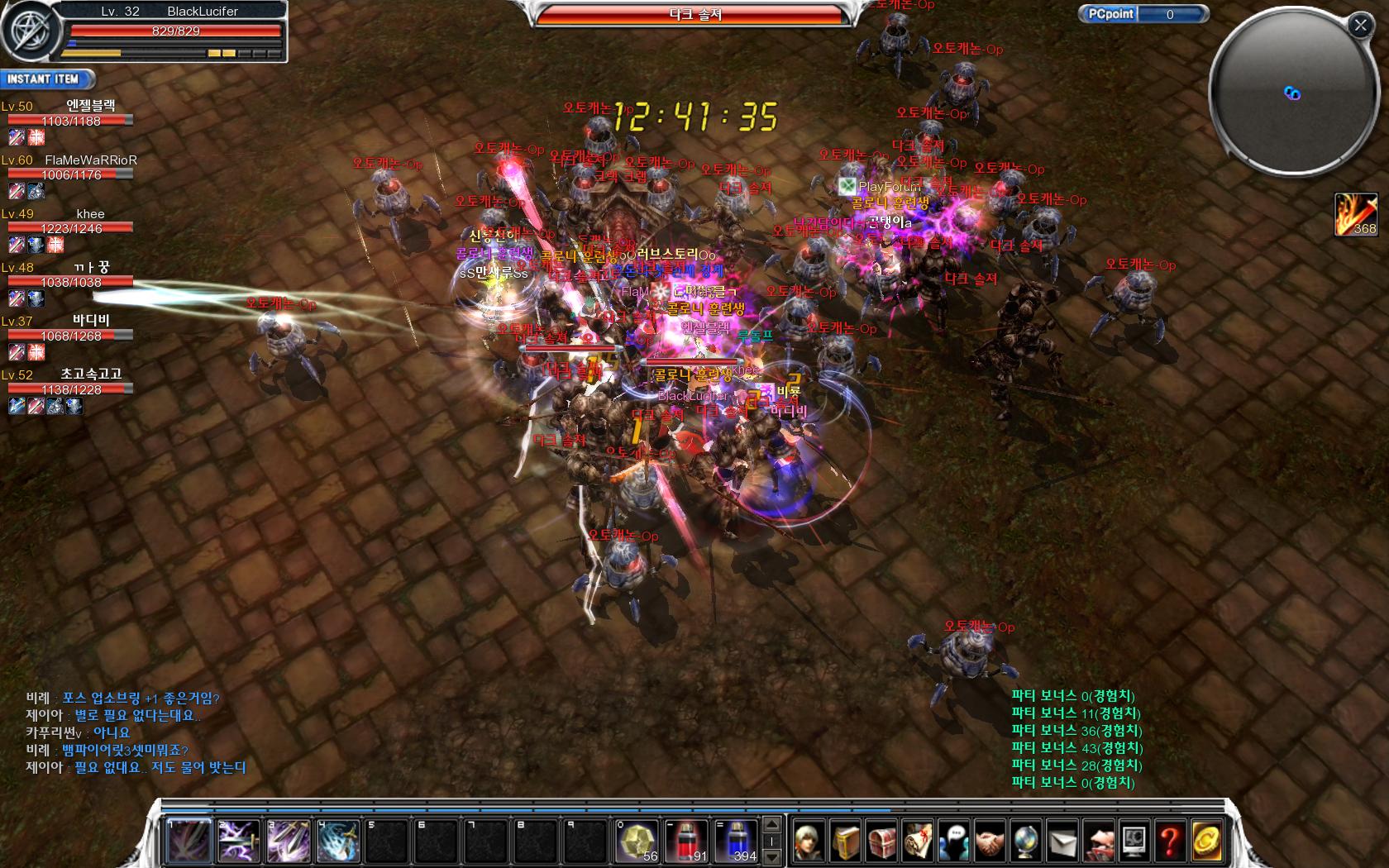Use the yellow gem in slot 0
Image resolution: width=1389 pixels, height=868 pixels.
pos(637,842)
